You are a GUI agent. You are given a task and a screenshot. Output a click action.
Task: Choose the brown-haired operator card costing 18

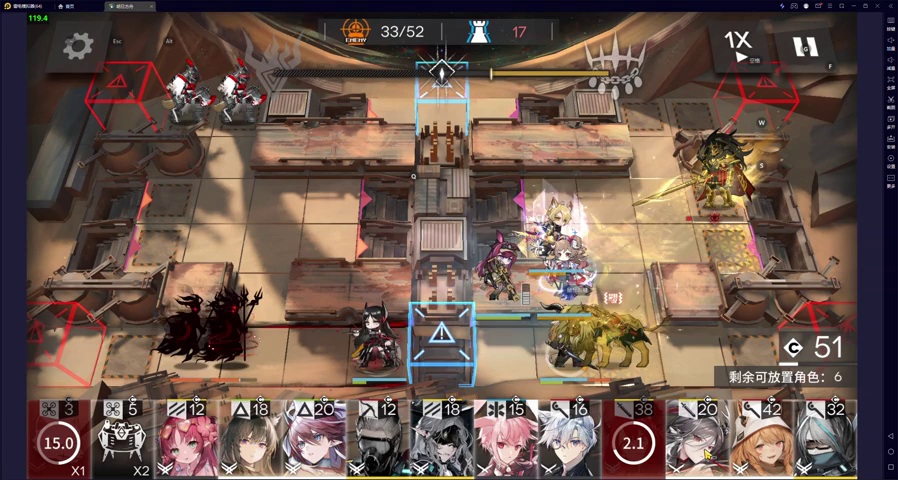pos(252,439)
